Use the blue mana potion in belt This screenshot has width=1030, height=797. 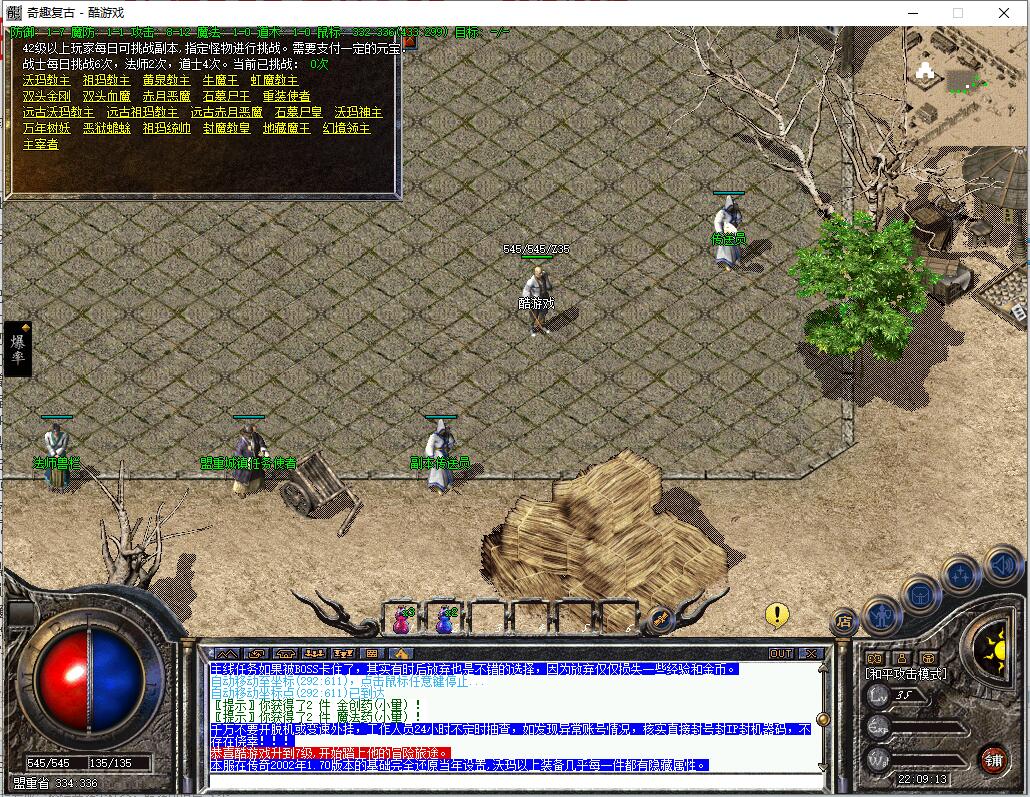pyautogui.click(x=445, y=620)
